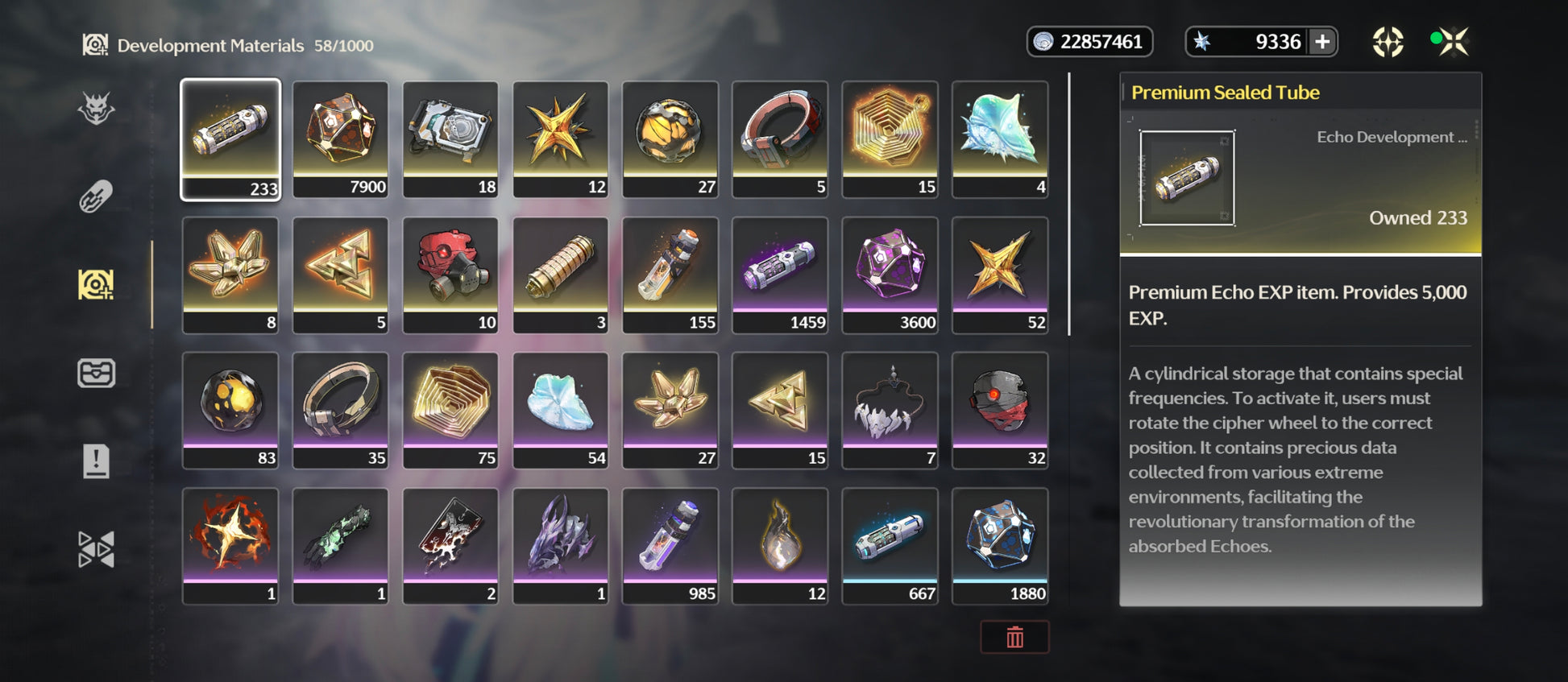This screenshot has width=1568, height=682.
Task: Choose the red gas mask item slot
Action: pos(450,274)
